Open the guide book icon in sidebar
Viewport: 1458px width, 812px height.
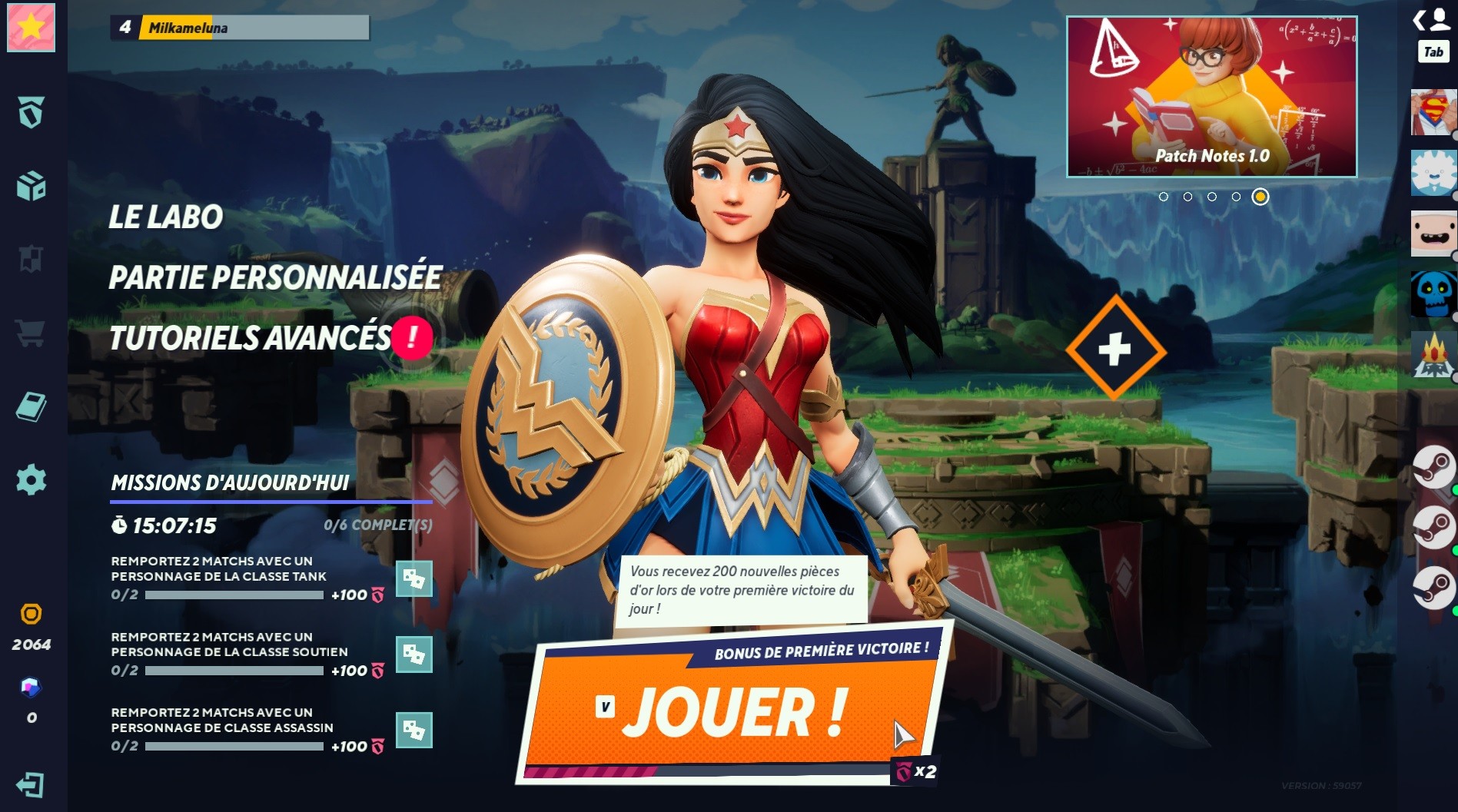(x=29, y=406)
